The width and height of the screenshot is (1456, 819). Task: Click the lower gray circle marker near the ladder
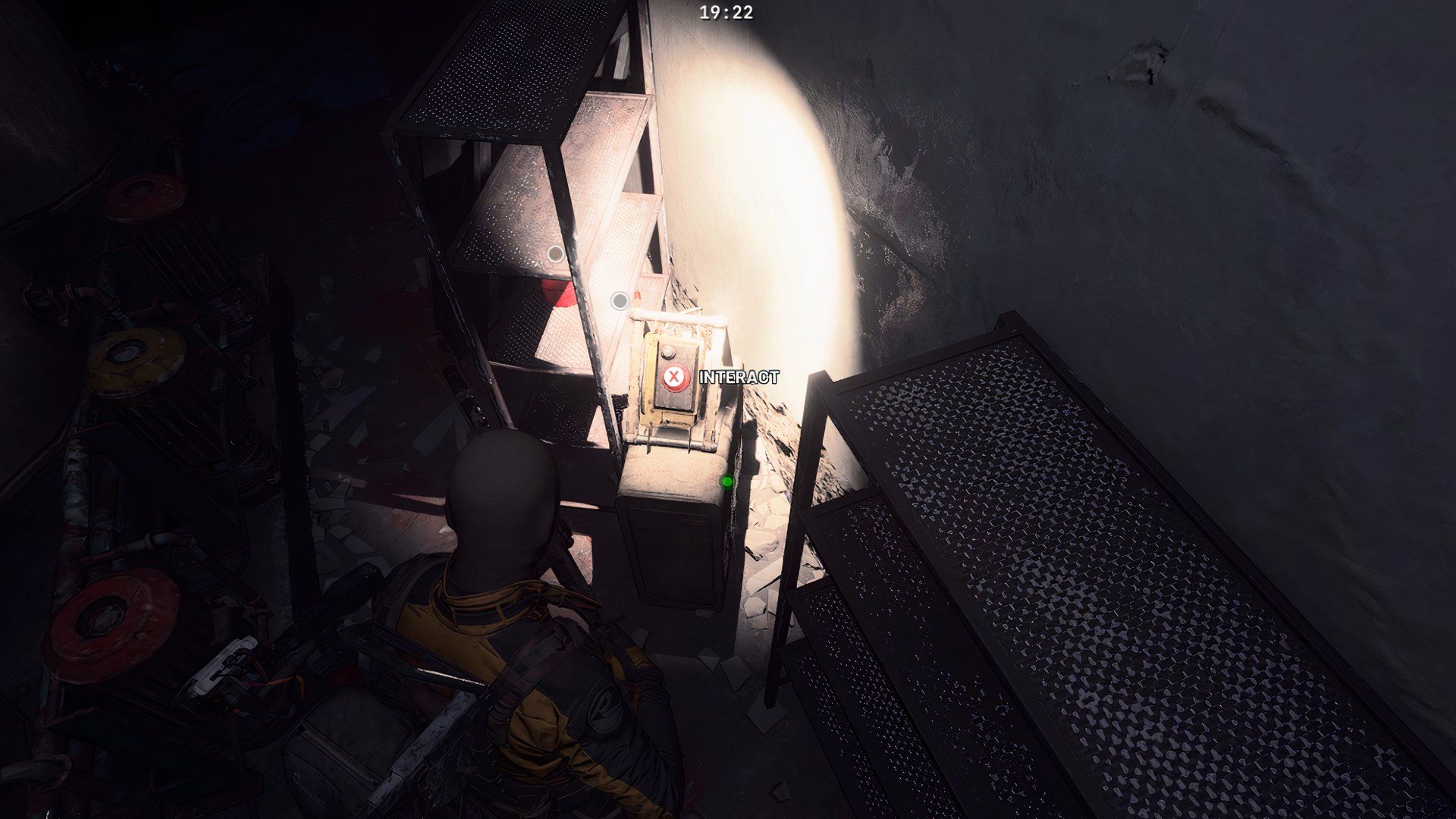coord(620,300)
